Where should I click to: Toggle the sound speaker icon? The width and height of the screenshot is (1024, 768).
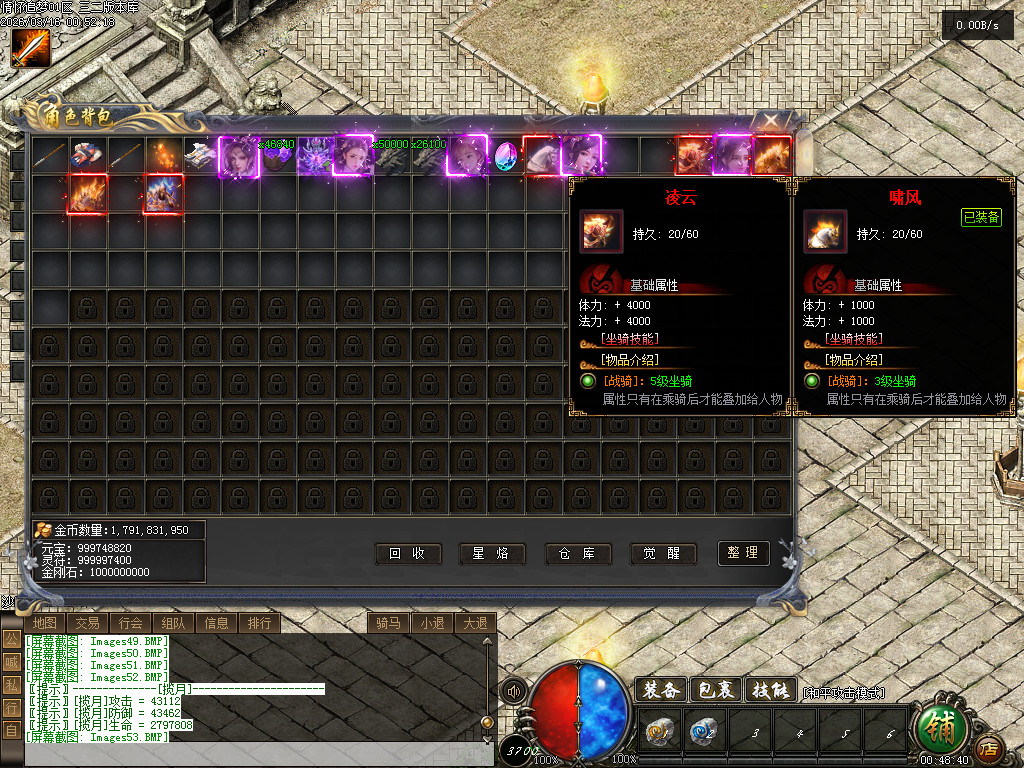(514, 691)
